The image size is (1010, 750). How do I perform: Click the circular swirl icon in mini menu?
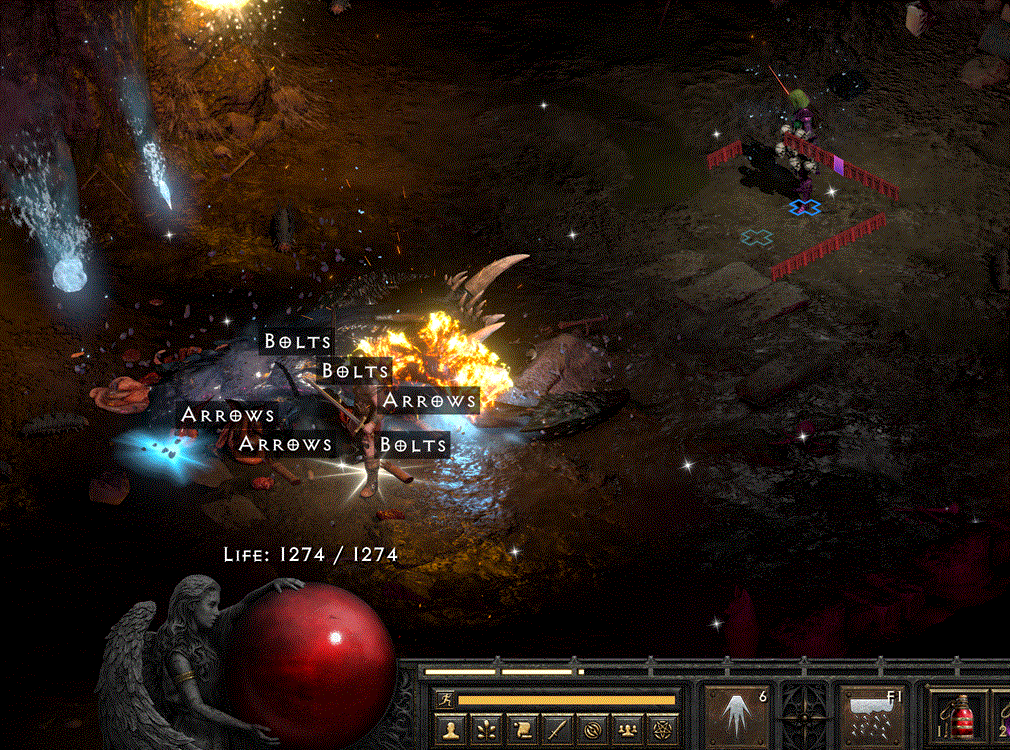(x=592, y=731)
